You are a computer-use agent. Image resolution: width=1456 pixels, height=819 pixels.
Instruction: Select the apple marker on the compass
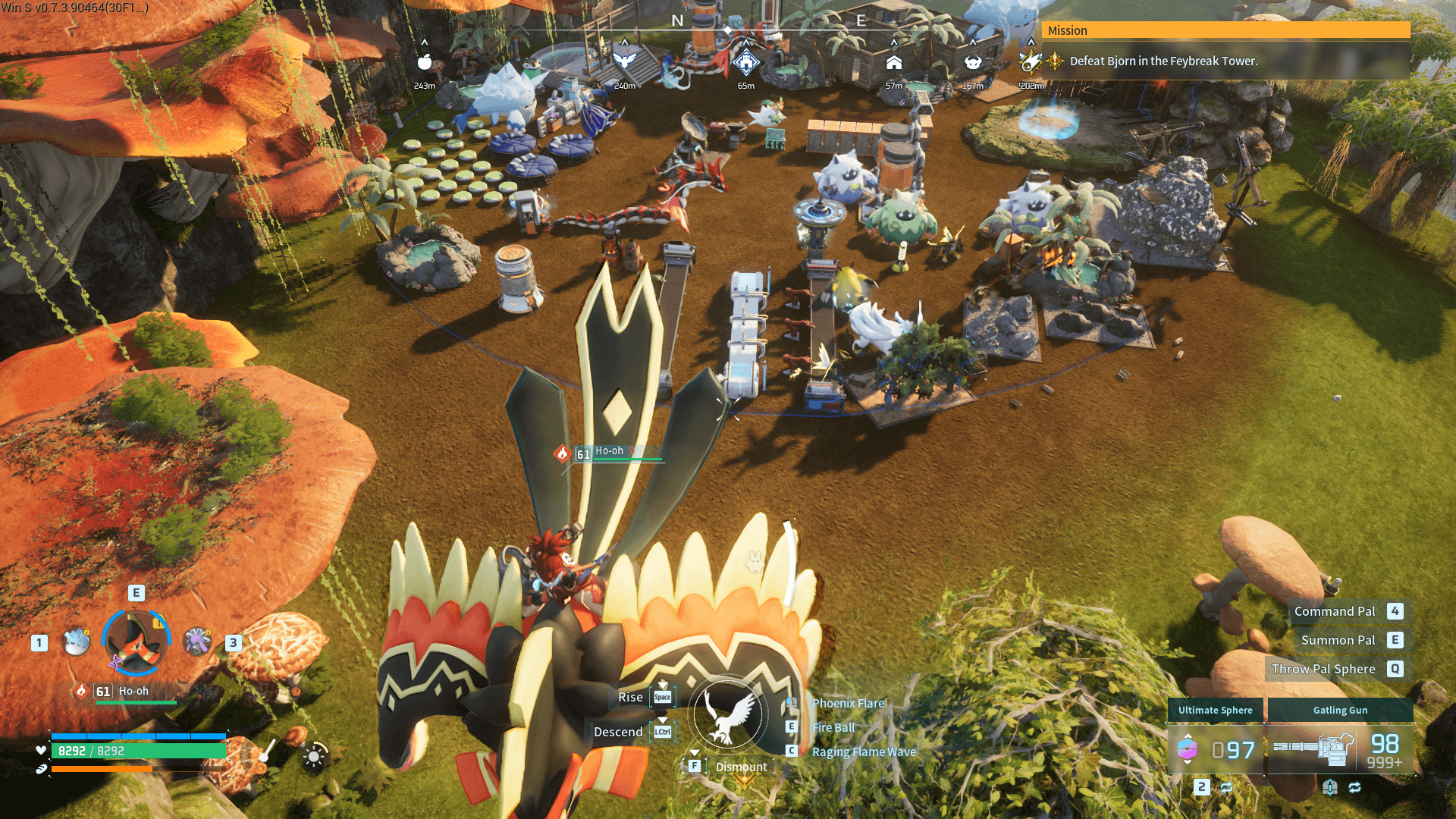[425, 62]
